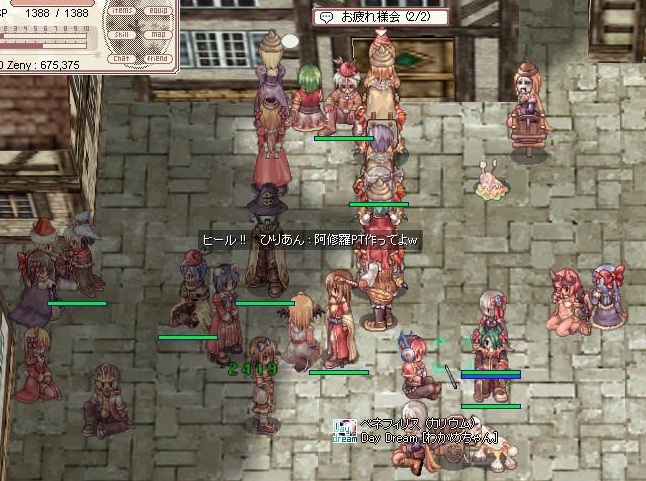
Task: Open the items window
Action: coord(124,11)
